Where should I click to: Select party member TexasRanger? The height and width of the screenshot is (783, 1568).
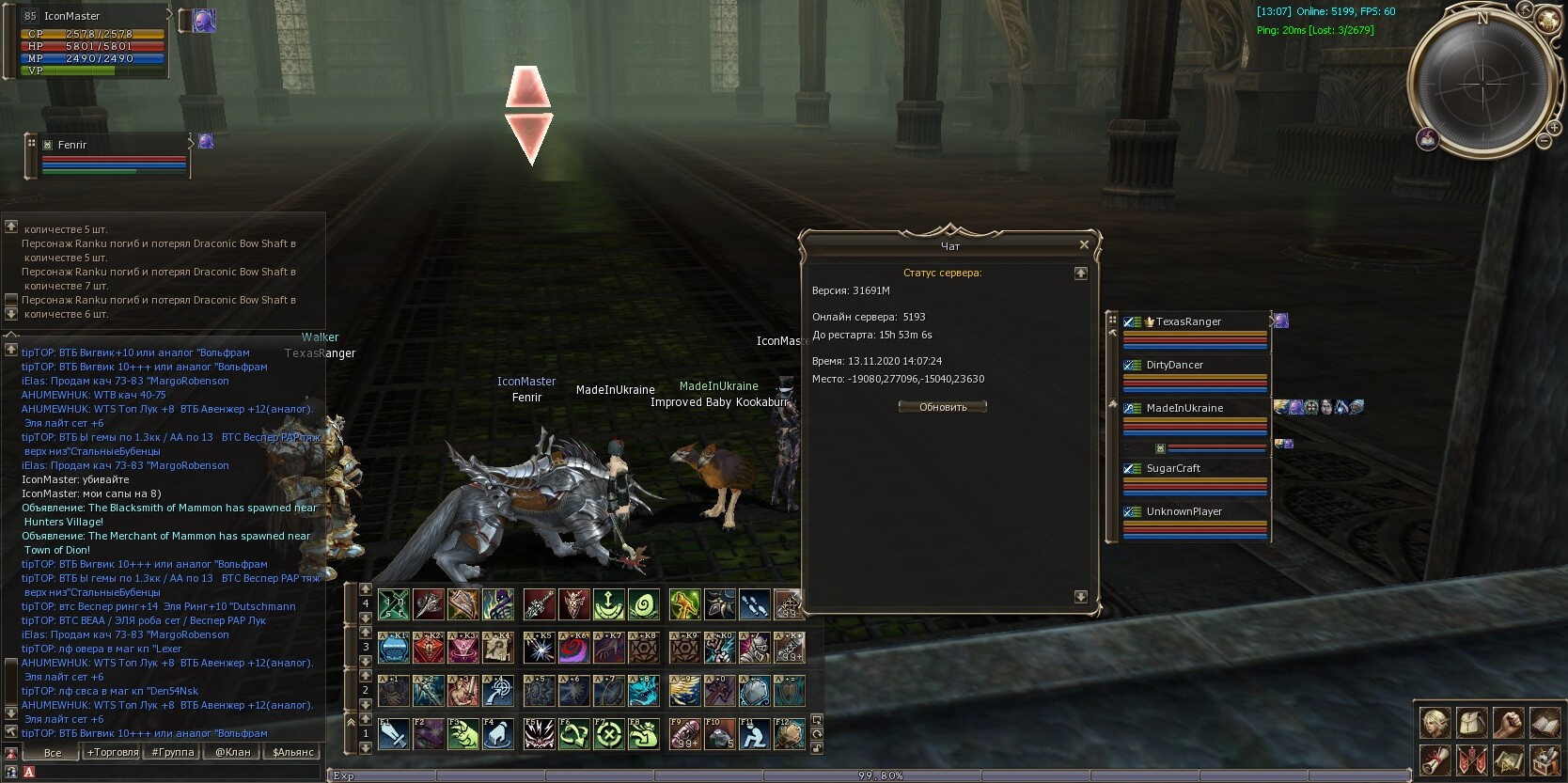tap(1194, 322)
